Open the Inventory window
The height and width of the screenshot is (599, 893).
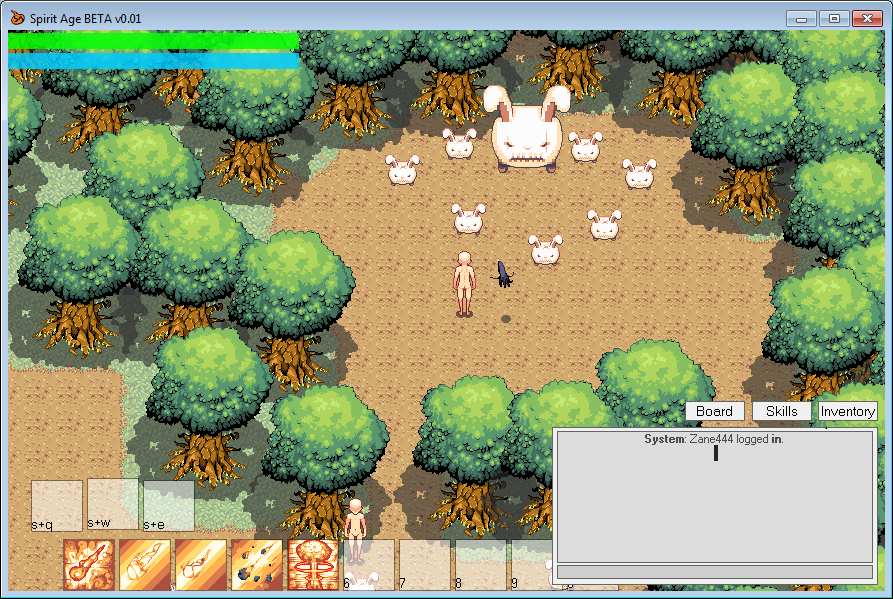click(847, 411)
